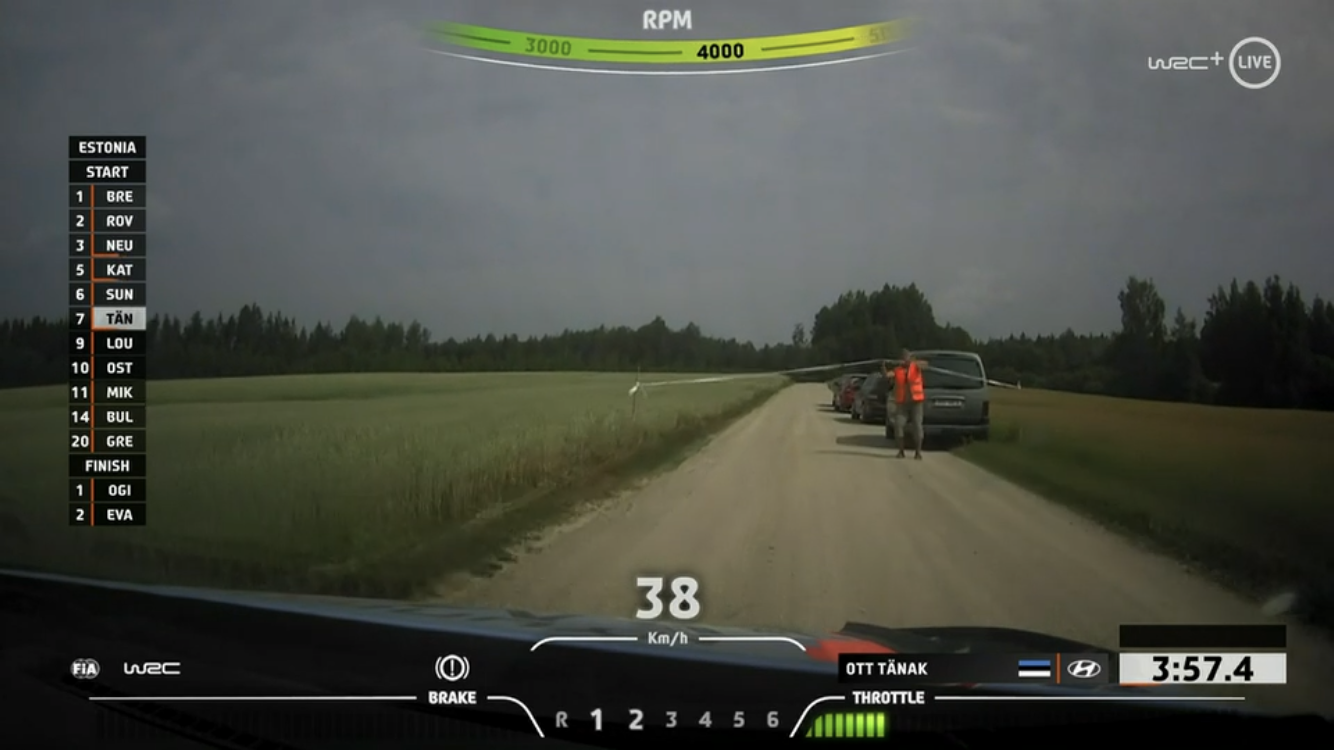Choose GRE in the stage list
Screen dimensions: 1334x750
click(108, 441)
